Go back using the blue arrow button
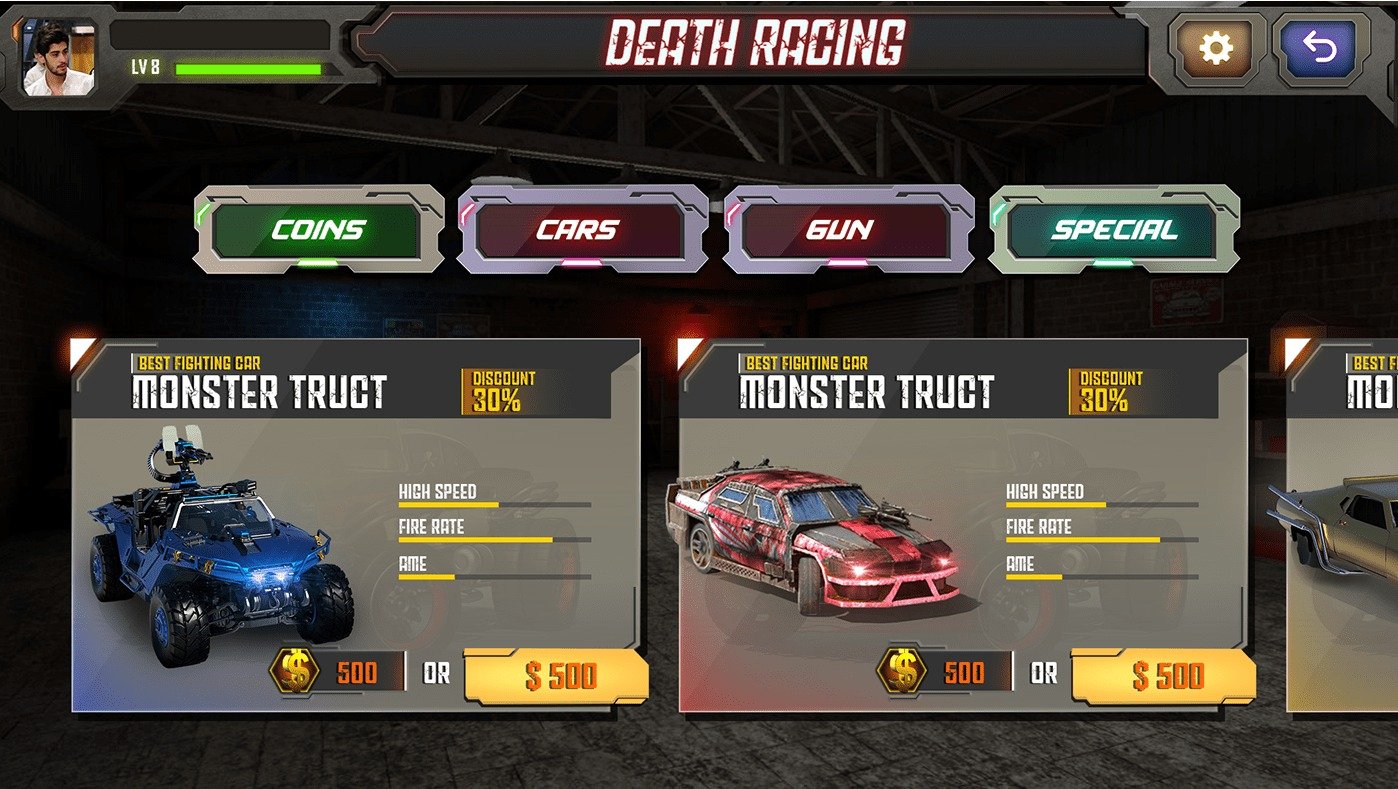1398x789 pixels. tap(1320, 47)
